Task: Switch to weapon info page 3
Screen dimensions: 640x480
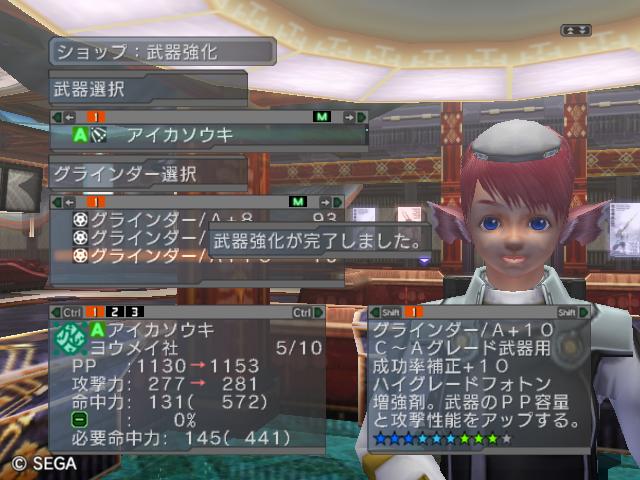Action: pyautogui.click(x=133, y=313)
